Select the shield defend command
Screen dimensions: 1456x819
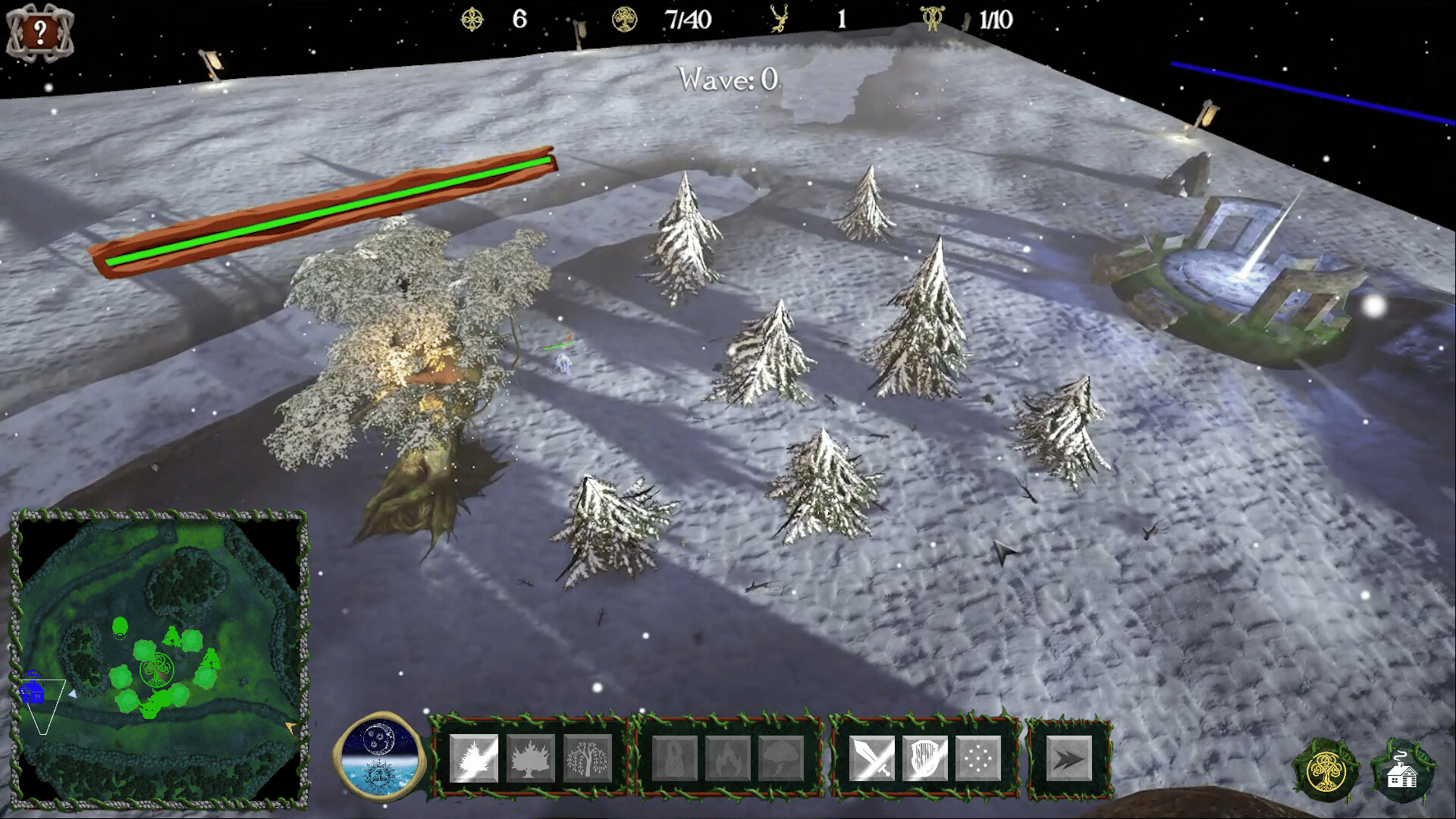[x=925, y=758]
